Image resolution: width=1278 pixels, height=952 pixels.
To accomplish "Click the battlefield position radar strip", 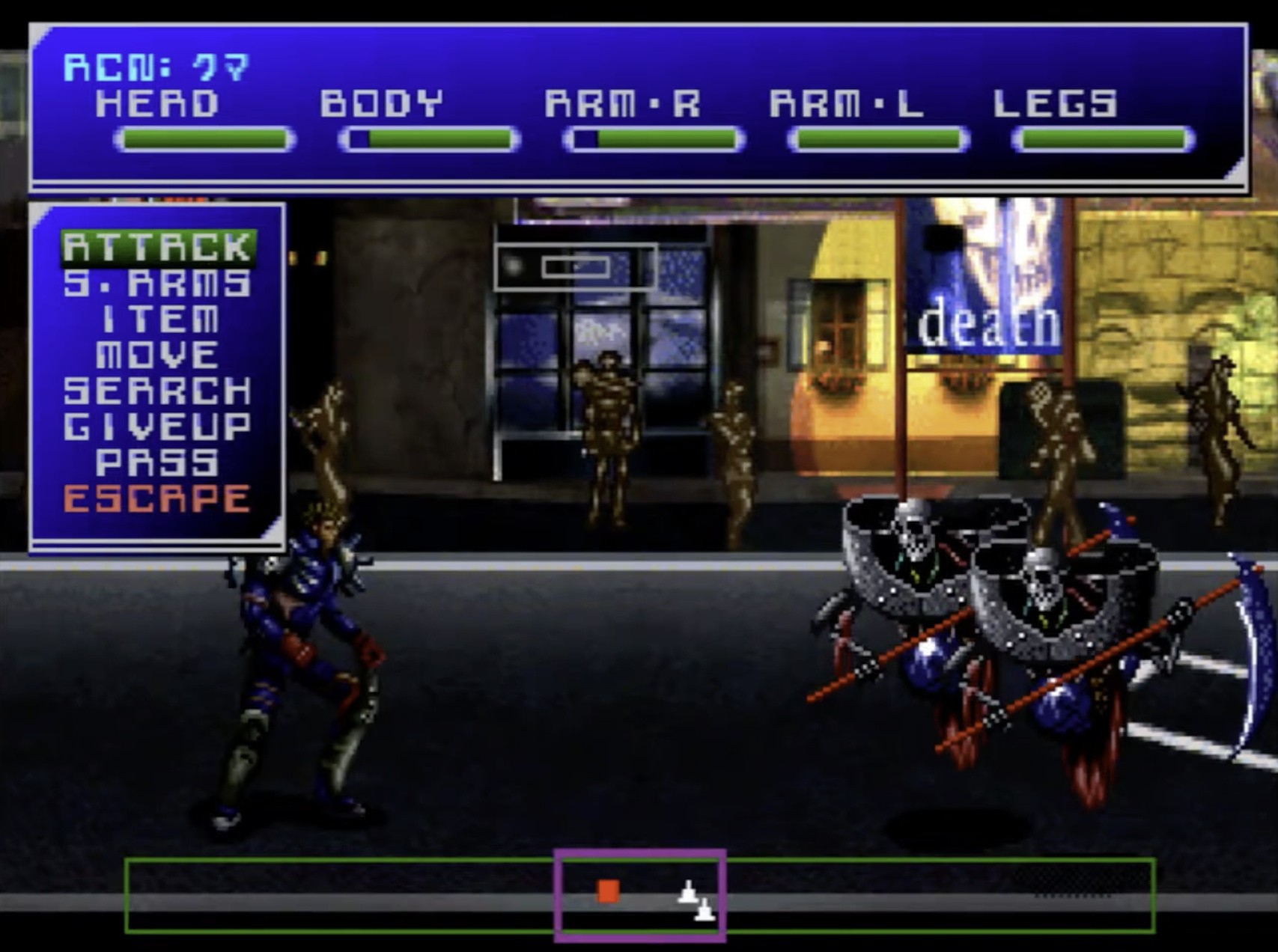I will click(639, 895).
